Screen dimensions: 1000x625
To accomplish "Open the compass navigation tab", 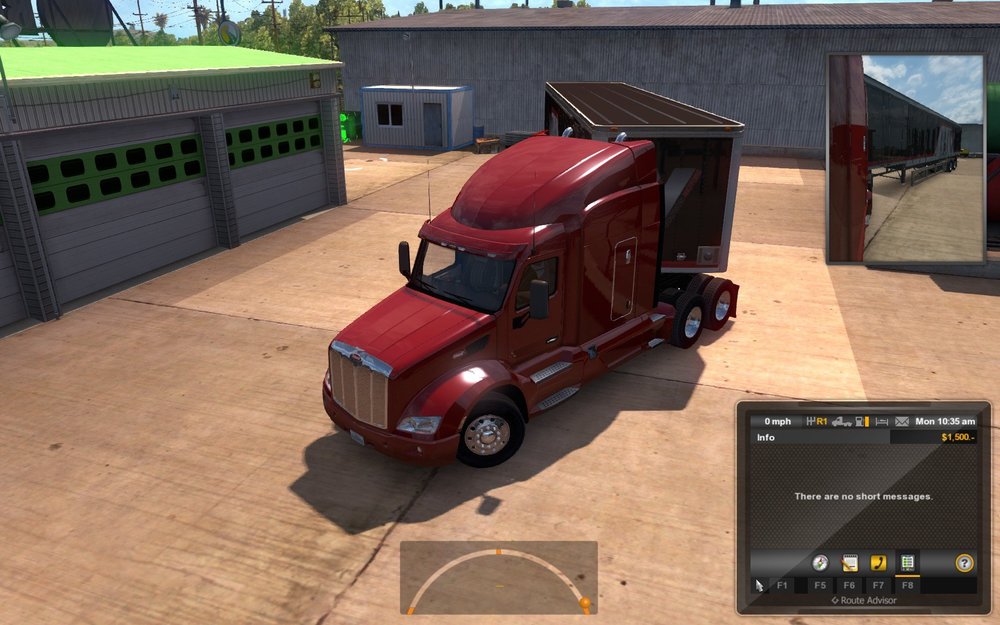I will click(820, 563).
